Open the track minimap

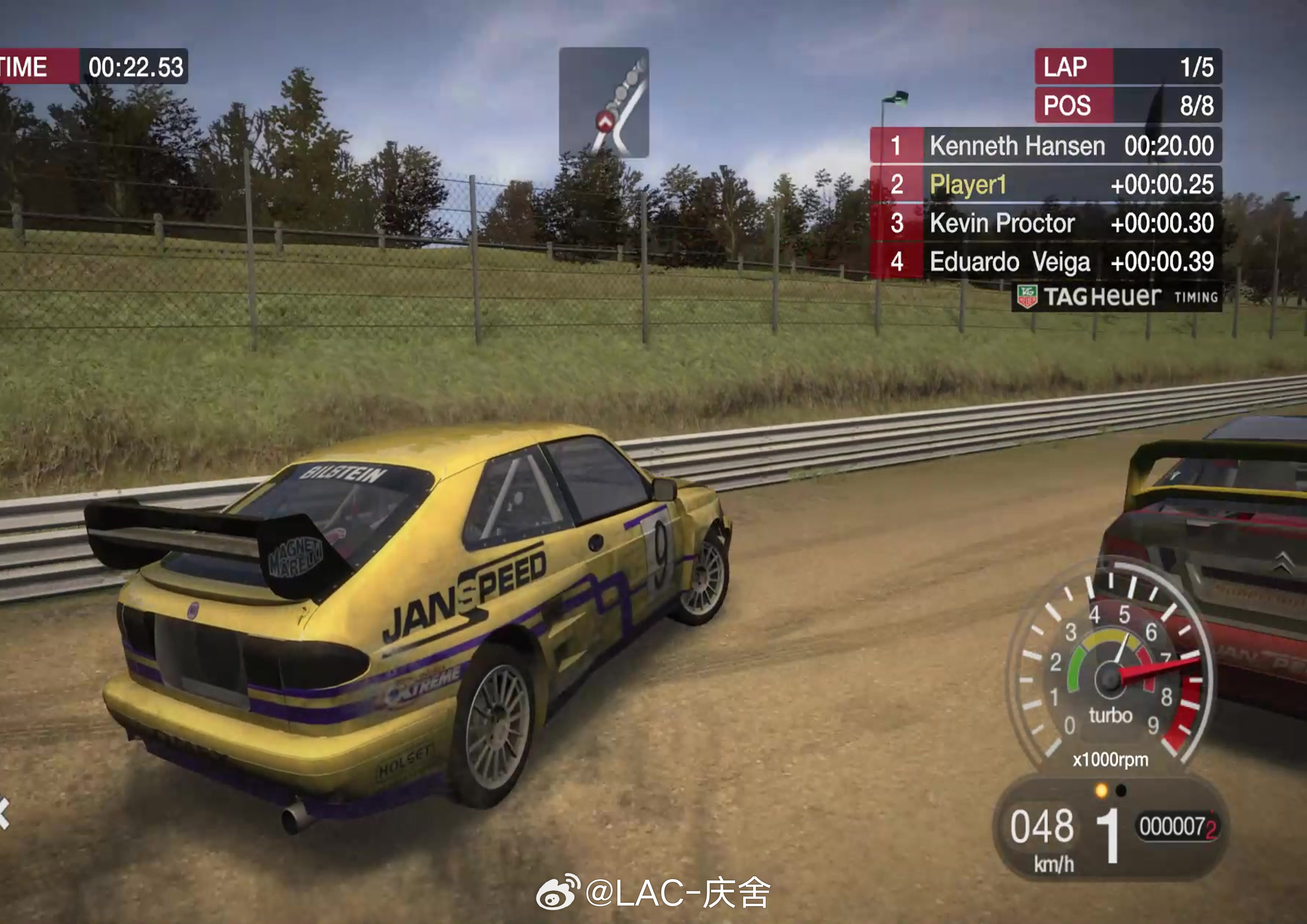[604, 102]
